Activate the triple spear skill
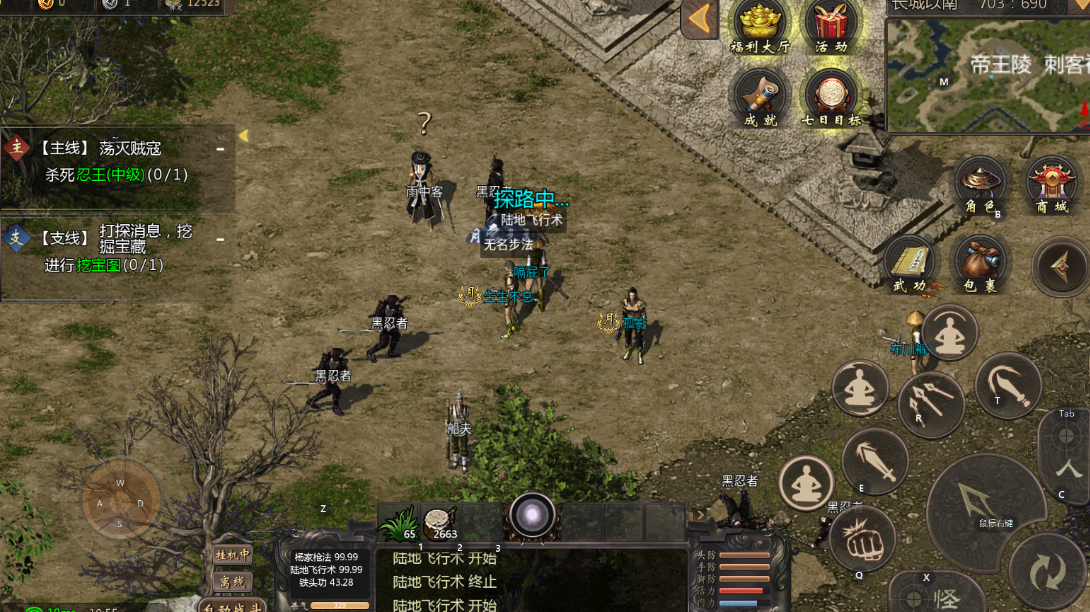The height and width of the screenshot is (612, 1090). (x=930, y=405)
